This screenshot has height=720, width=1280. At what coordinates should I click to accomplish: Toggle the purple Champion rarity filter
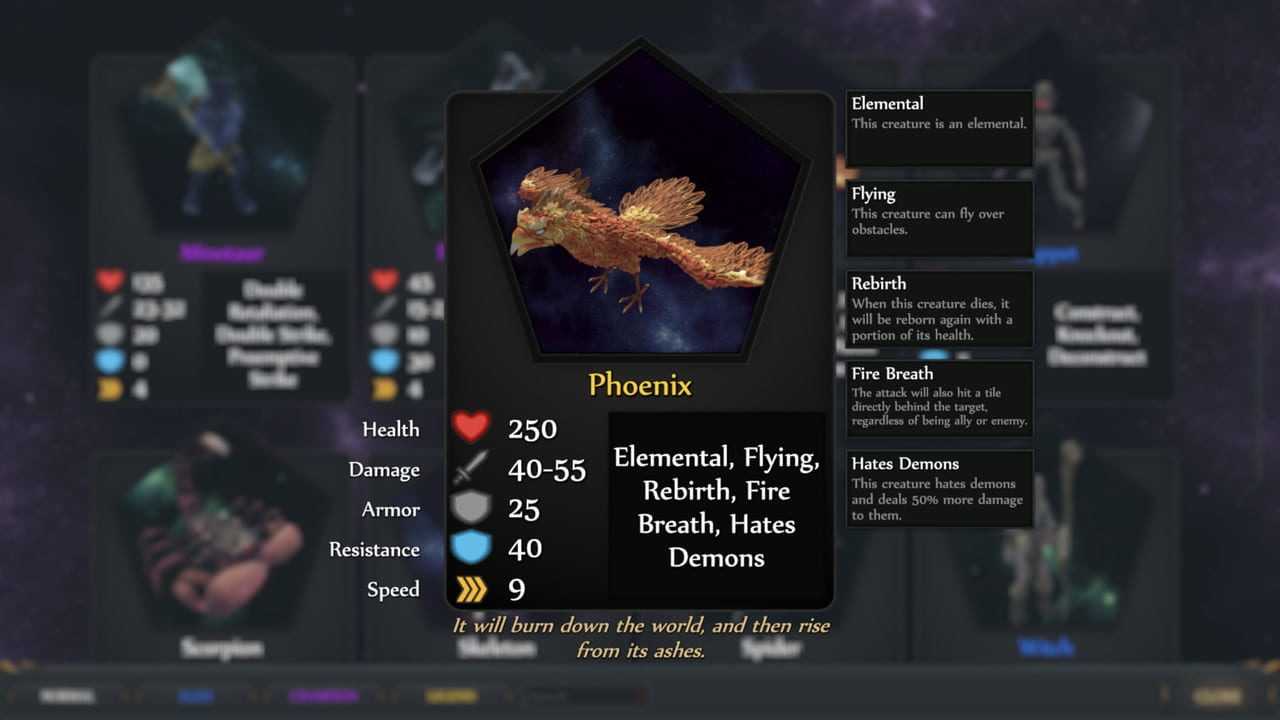[323, 696]
